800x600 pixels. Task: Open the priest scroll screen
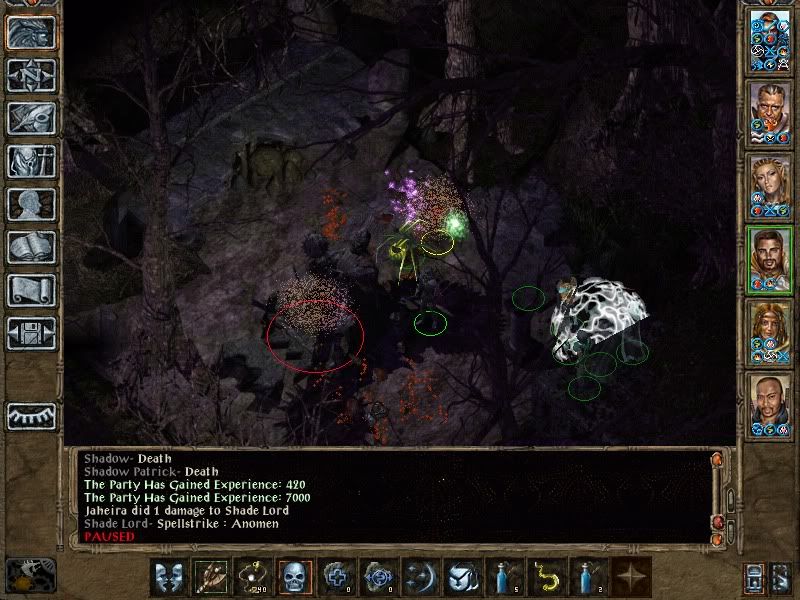pyautogui.click(x=30, y=290)
